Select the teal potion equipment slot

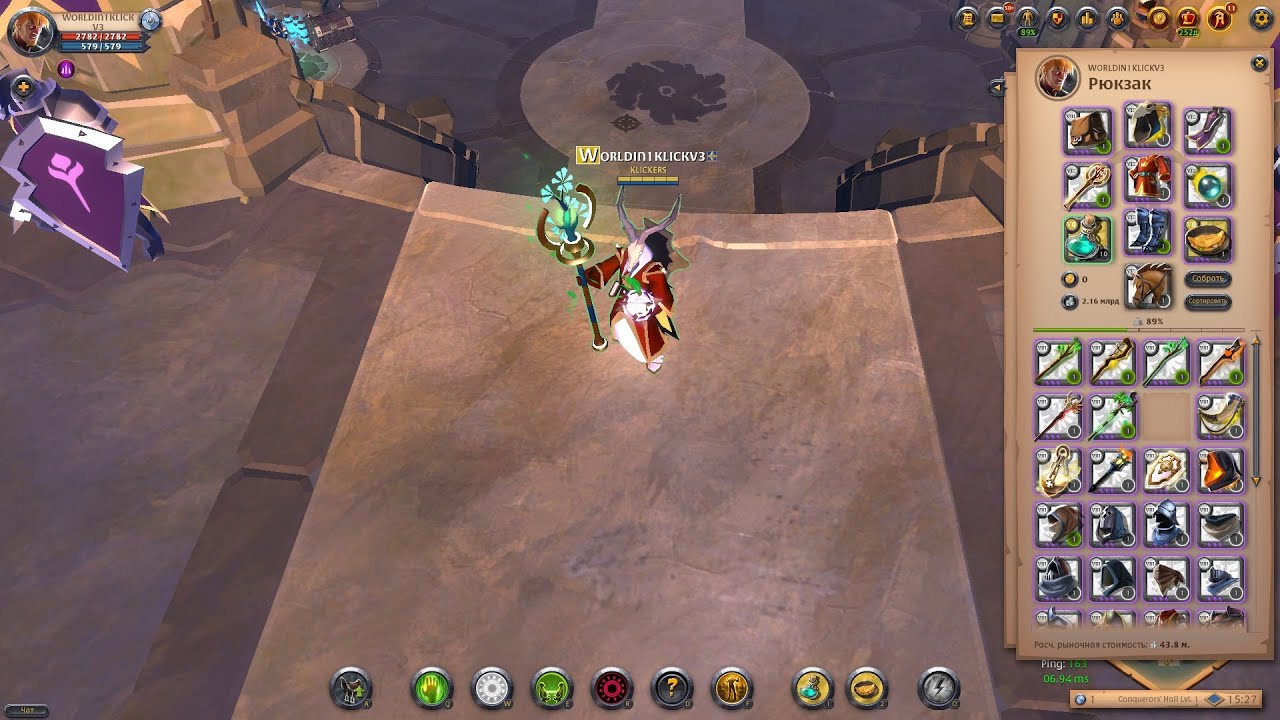[1087, 238]
